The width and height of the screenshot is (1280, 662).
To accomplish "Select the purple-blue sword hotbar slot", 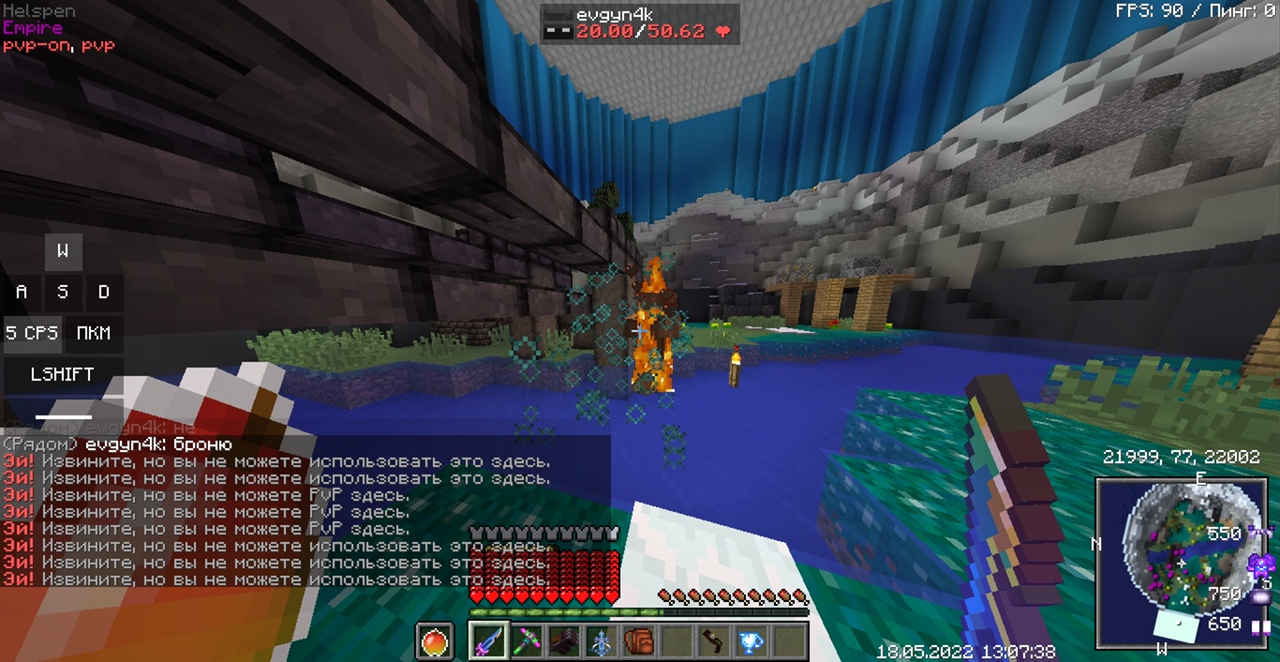I will point(488,641).
